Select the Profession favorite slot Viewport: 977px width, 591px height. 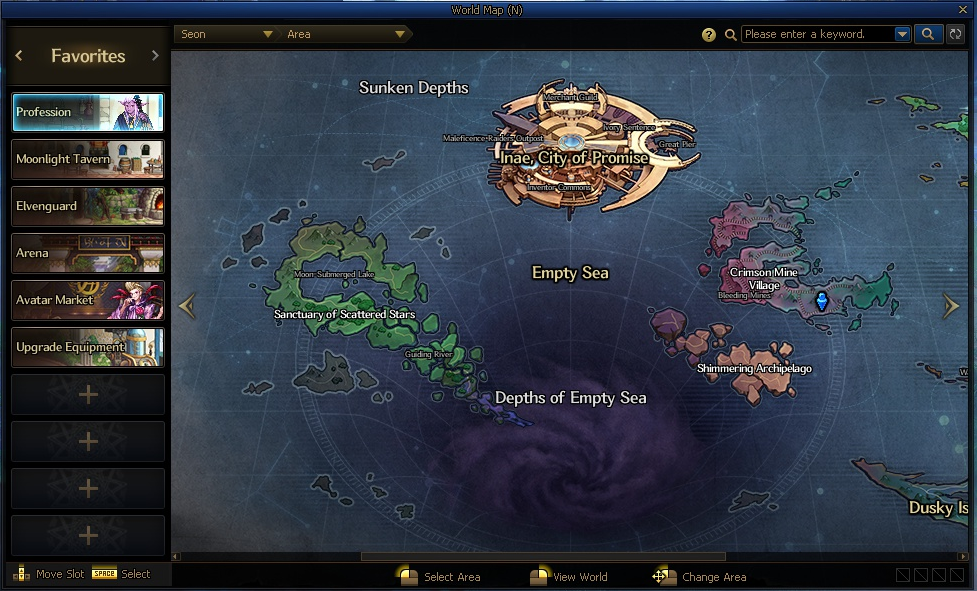(88, 113)
